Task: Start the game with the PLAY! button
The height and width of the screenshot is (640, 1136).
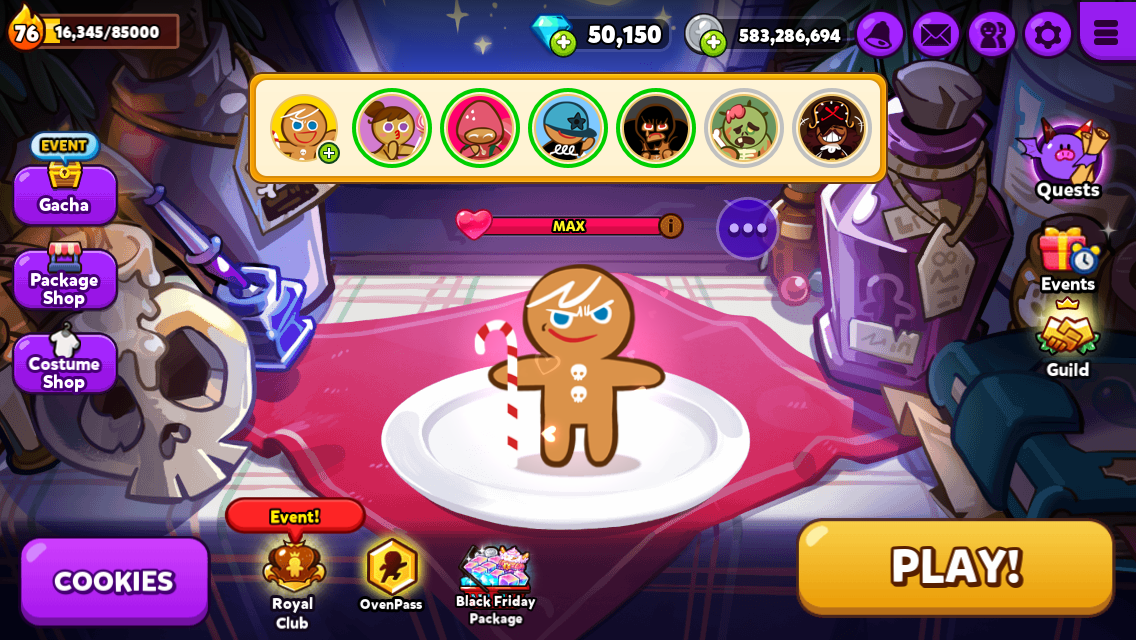Action: 955,566
